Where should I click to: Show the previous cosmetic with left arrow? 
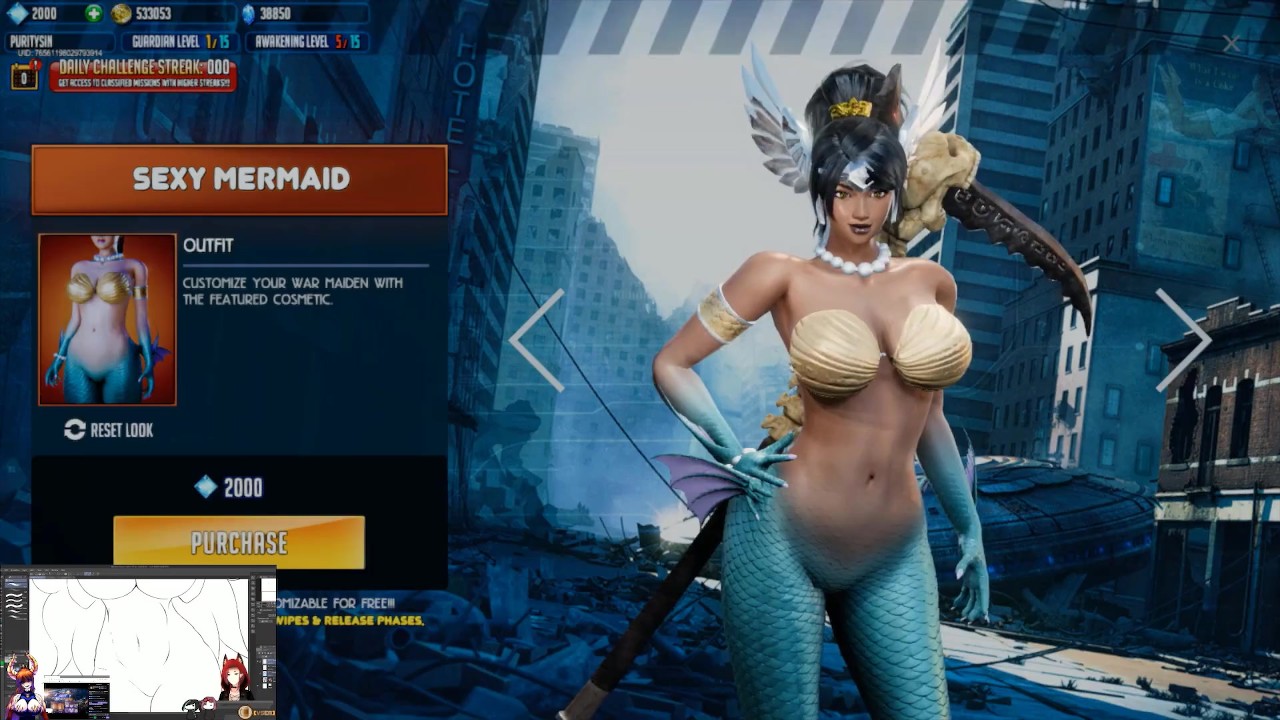538,340
